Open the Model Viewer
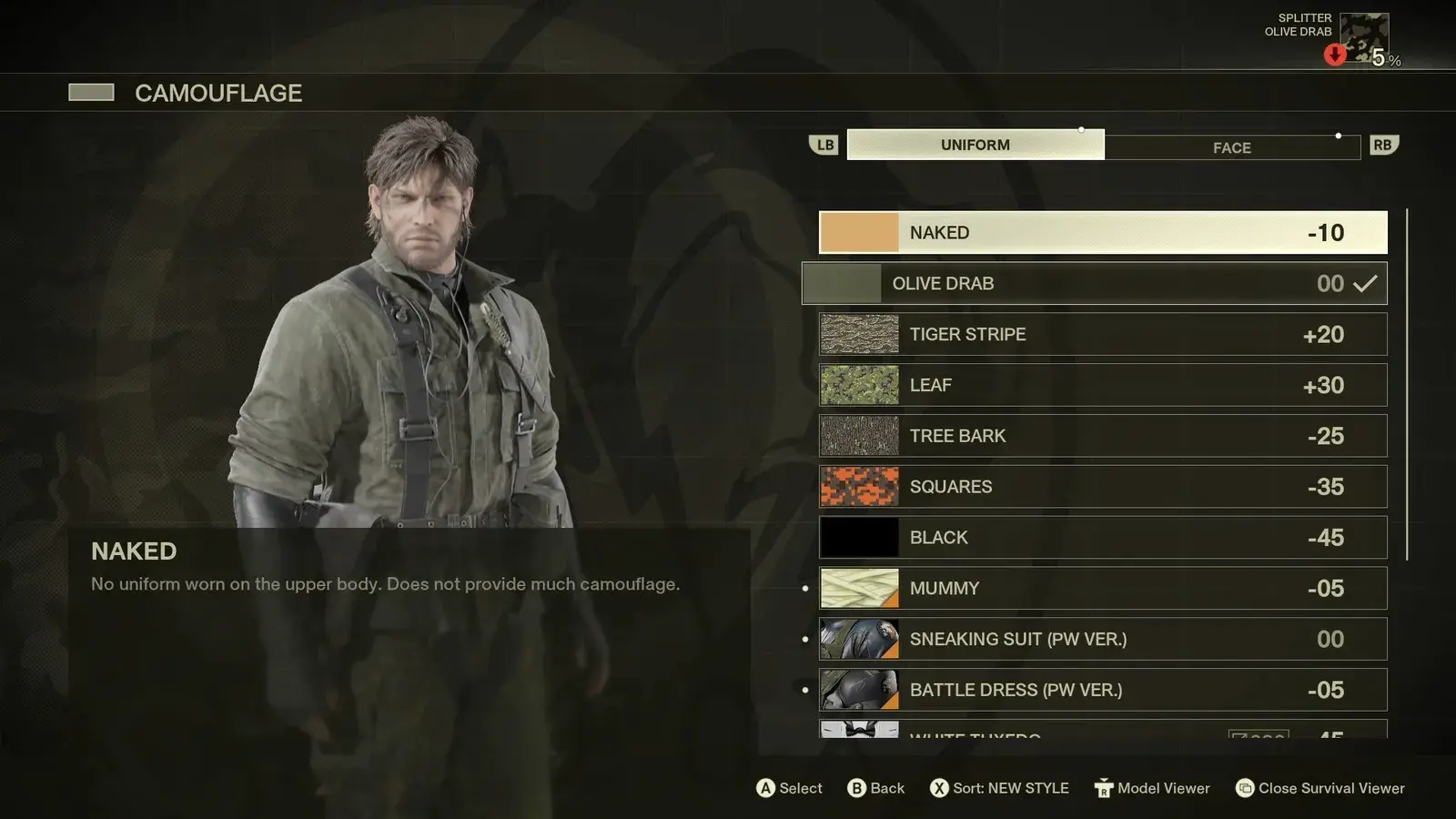Screen dimensions: 1456x819 pyautogui.click(x=1152, y=788)
